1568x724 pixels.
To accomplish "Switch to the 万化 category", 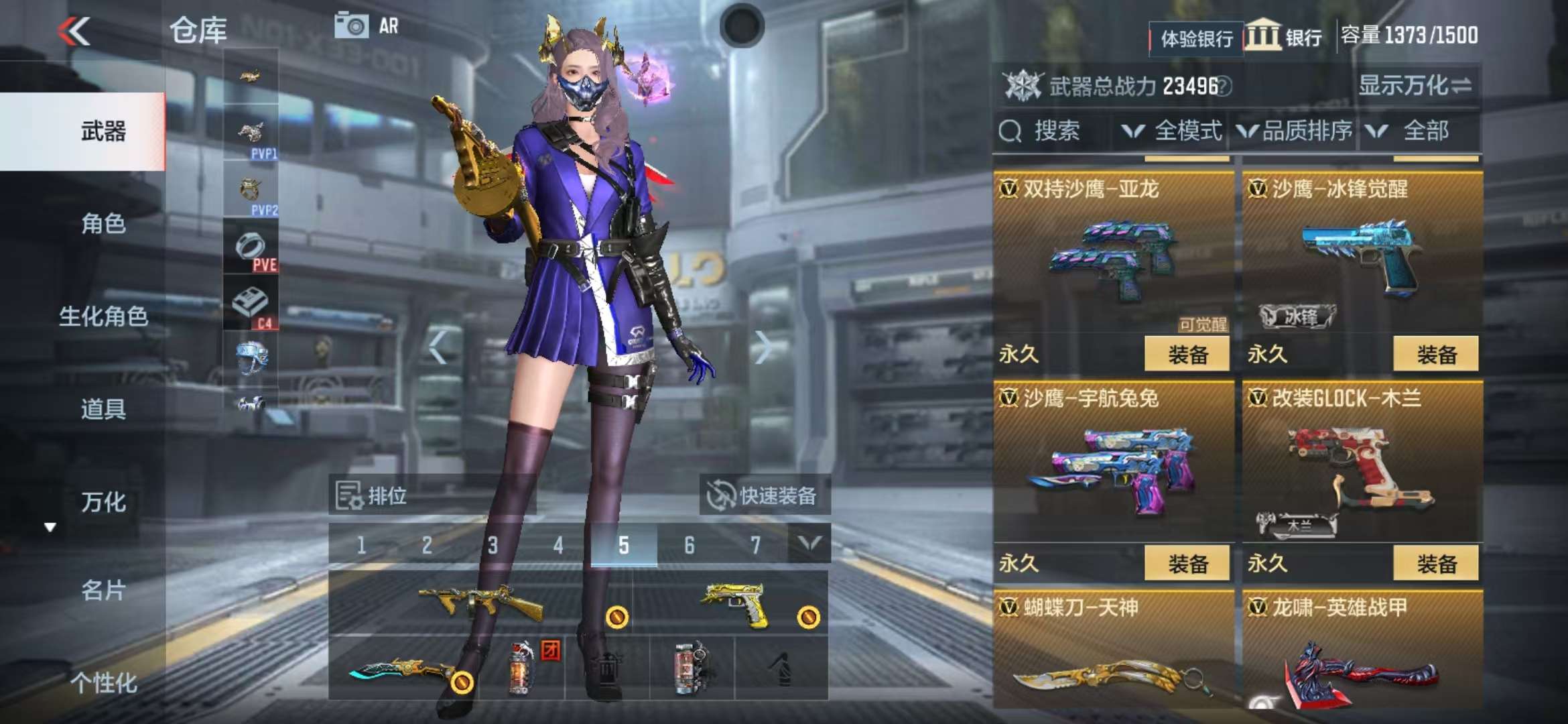I will pos(103,502).
